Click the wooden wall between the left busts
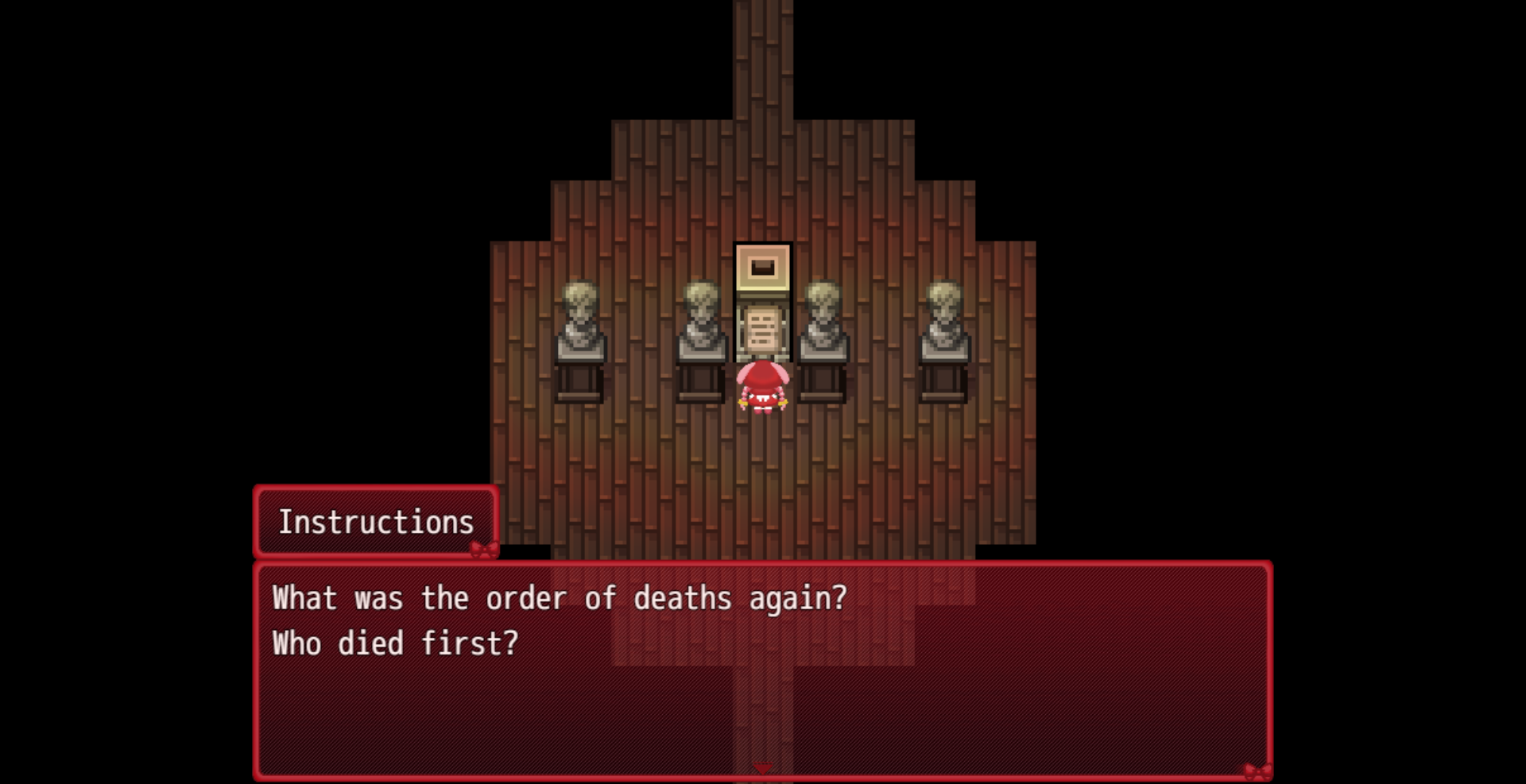The width and height of the screenshot is (1526, 784). point(640,334)
